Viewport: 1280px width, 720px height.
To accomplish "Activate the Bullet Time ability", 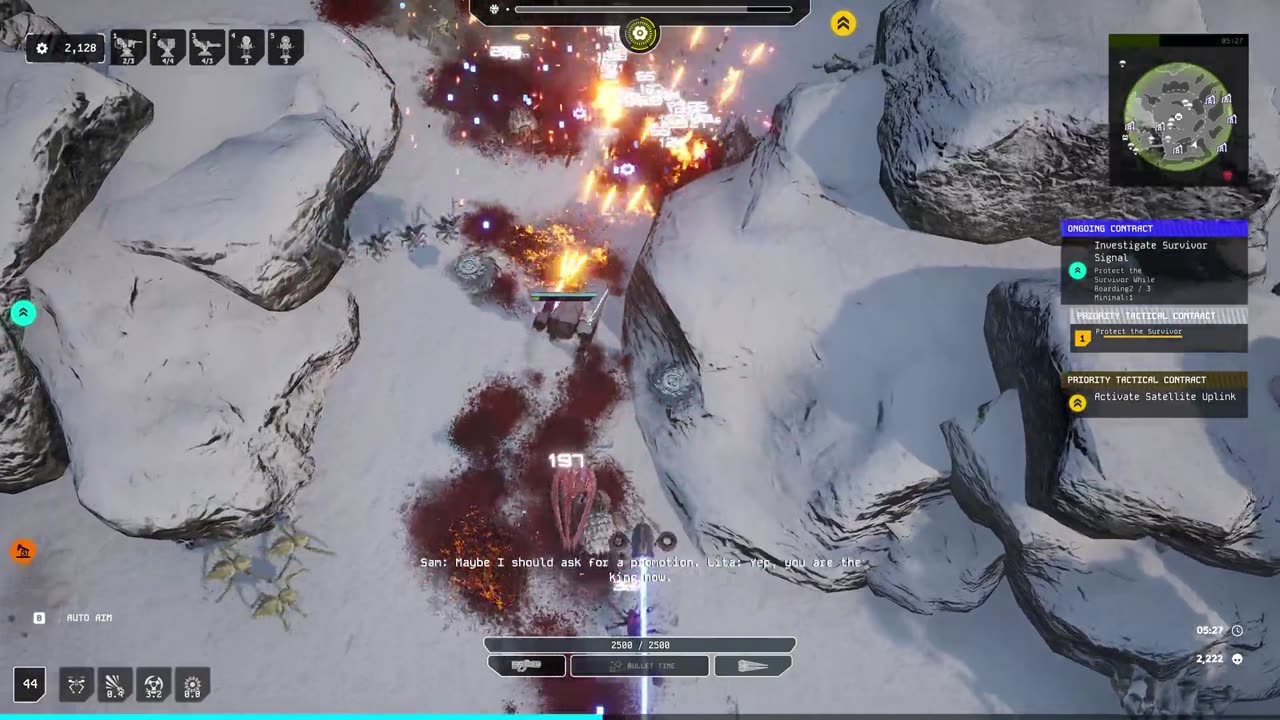I will pos(640,666).
